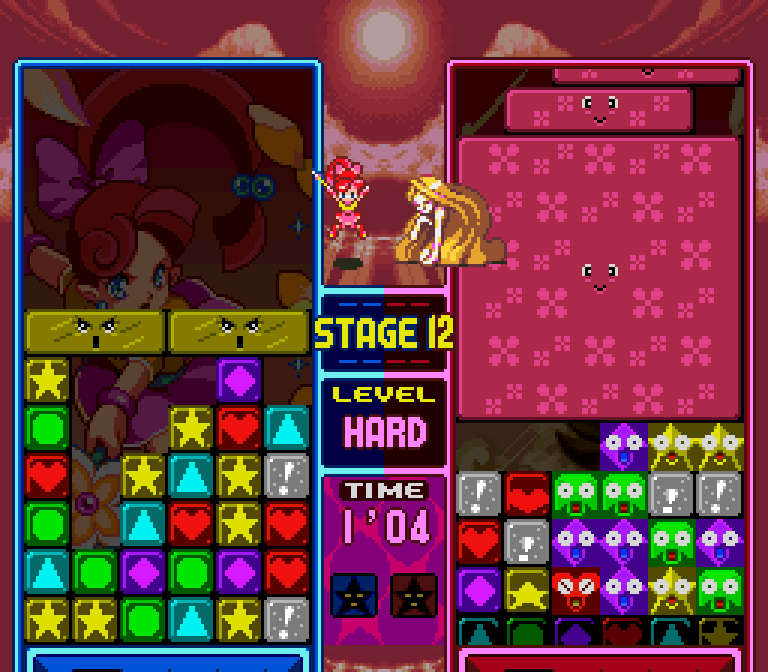
Task: Choose player's gray exclamation tile beneath the cyan triangle
Action: [287, 476]
